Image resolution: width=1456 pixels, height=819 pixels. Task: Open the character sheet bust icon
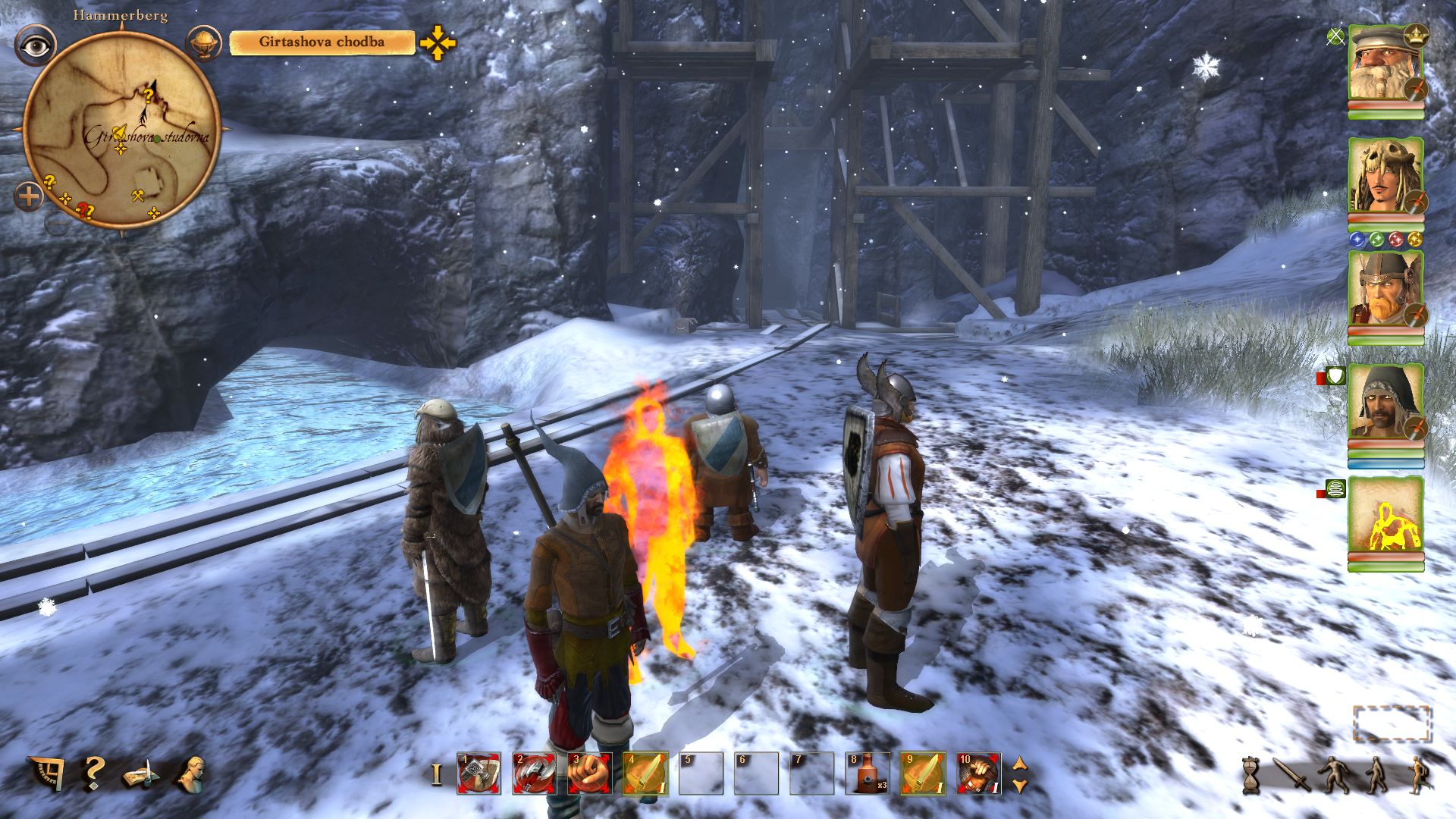coord(191,773)
